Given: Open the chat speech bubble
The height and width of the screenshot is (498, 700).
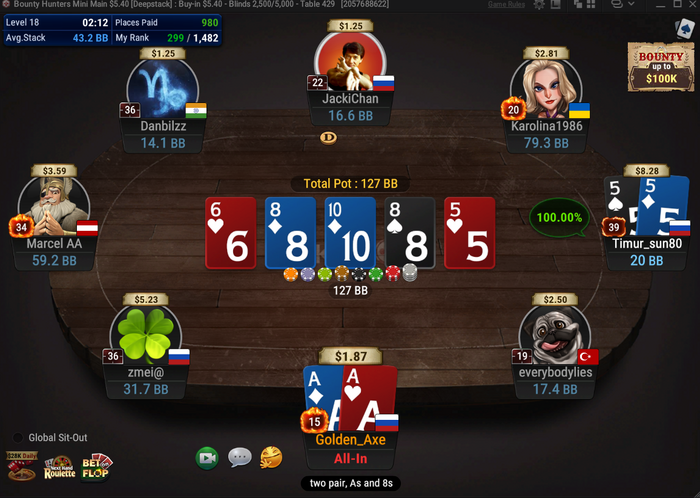Looking at the screenshot, I should (239, 457).
